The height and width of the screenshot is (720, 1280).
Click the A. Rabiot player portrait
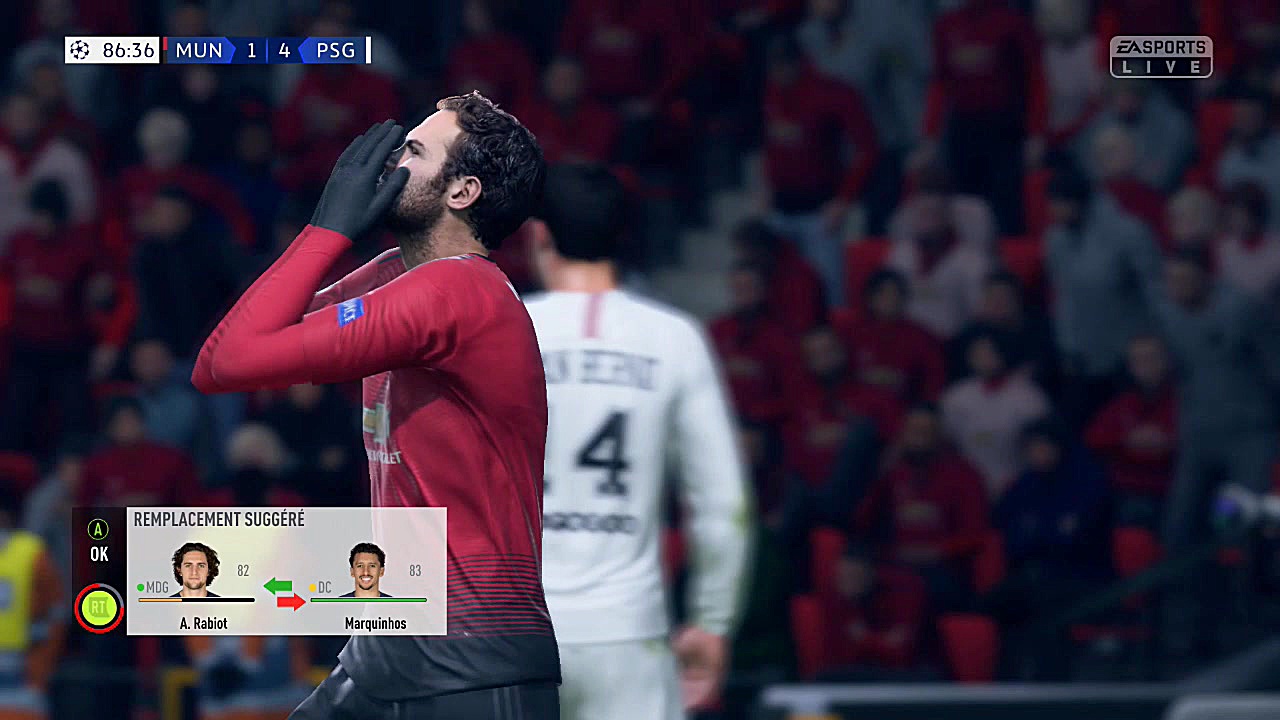195,568
